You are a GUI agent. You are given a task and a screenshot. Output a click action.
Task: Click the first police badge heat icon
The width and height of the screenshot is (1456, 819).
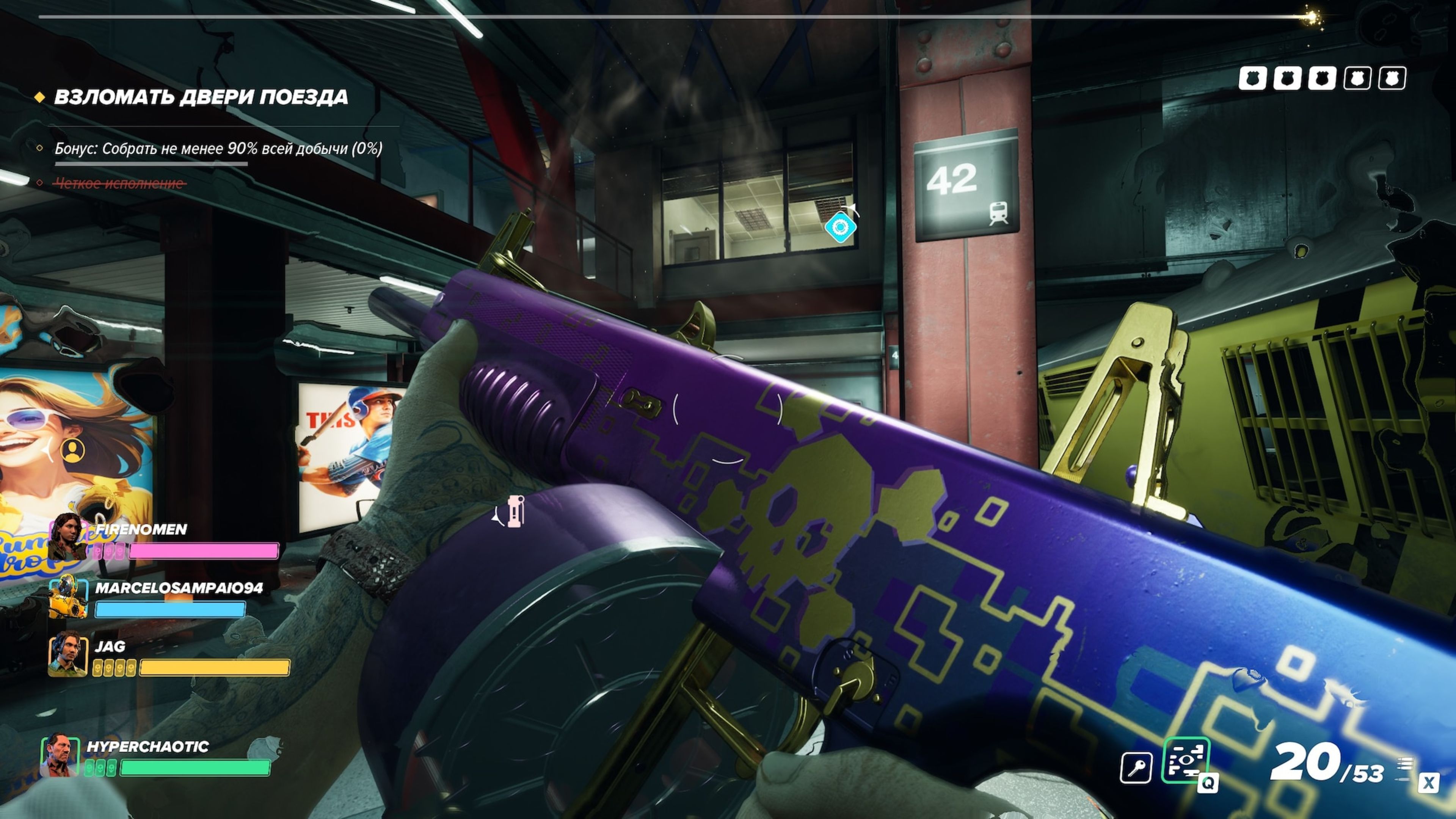[1252, 78]
